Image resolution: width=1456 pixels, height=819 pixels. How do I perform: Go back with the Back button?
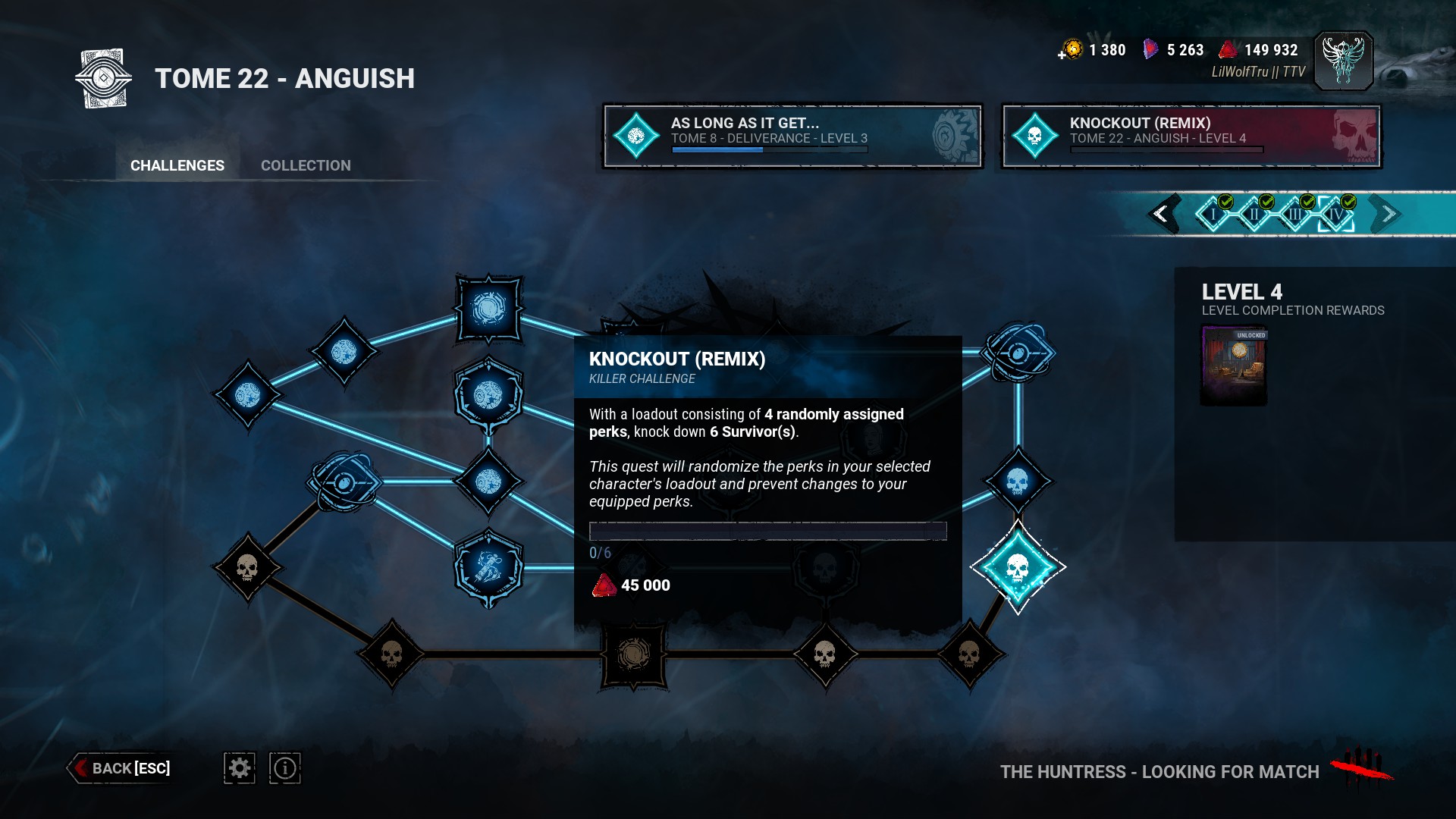pos(121,768)
